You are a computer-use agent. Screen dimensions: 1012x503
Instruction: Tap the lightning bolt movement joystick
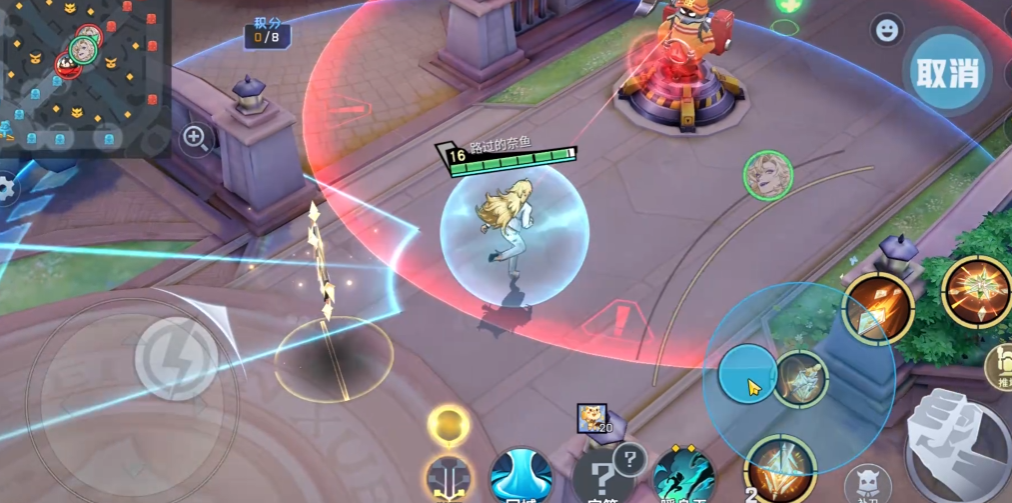click(x=176, y=358)
